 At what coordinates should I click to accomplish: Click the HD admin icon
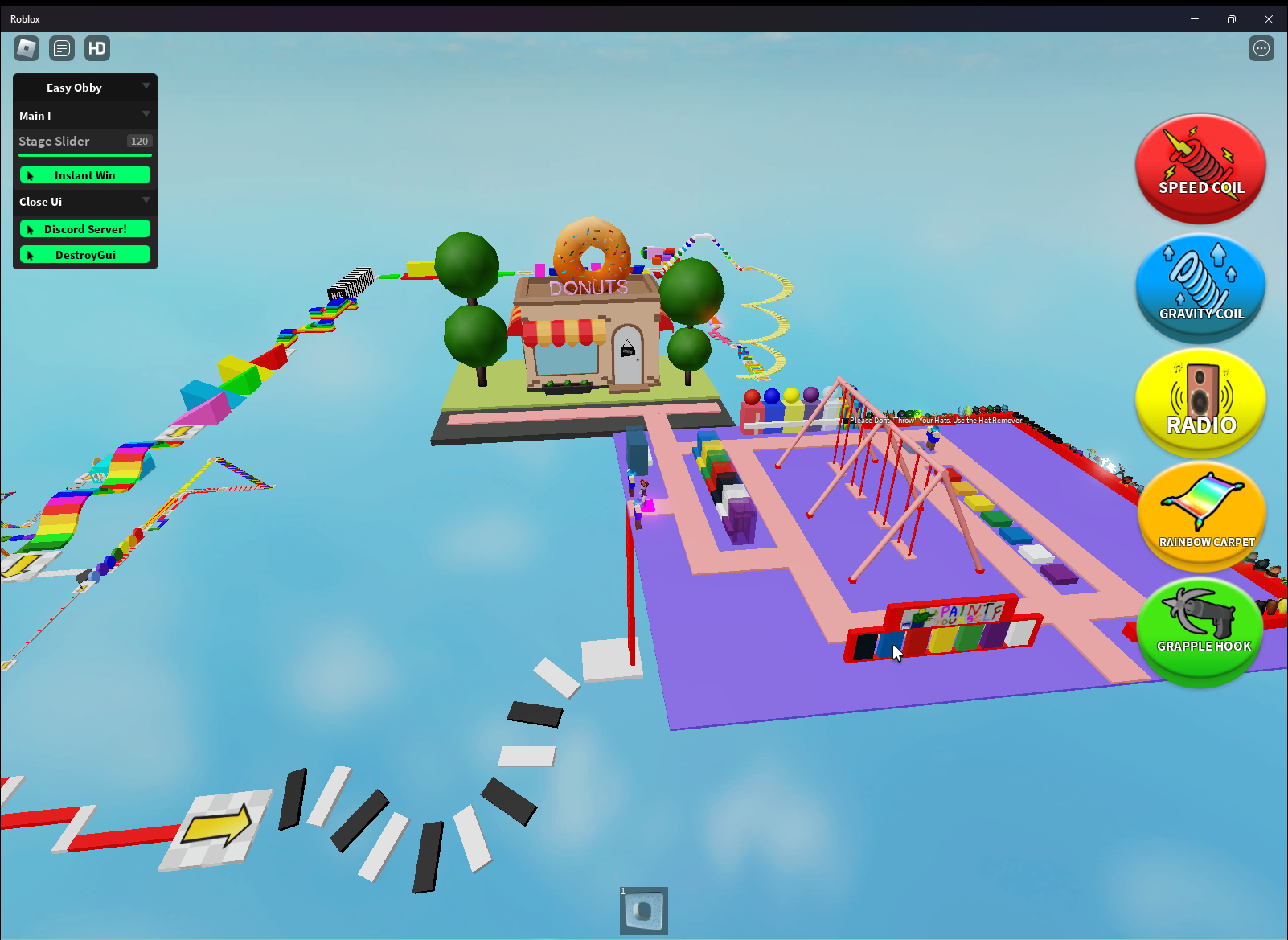click(x=96, y=48)
